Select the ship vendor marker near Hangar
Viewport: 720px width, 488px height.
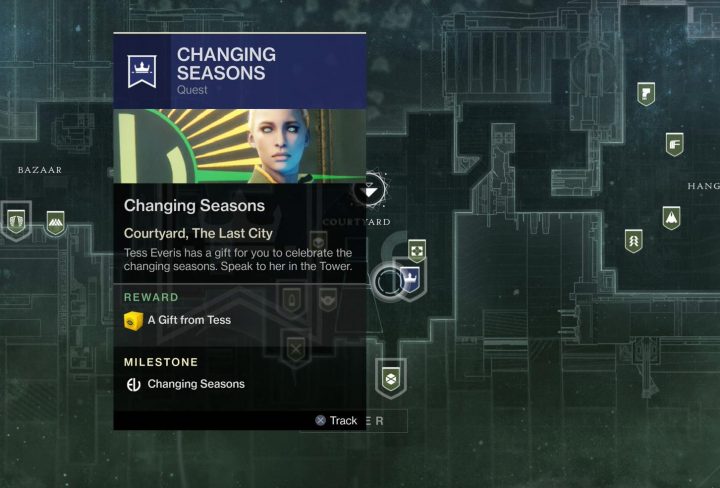(x=671, y=217)
